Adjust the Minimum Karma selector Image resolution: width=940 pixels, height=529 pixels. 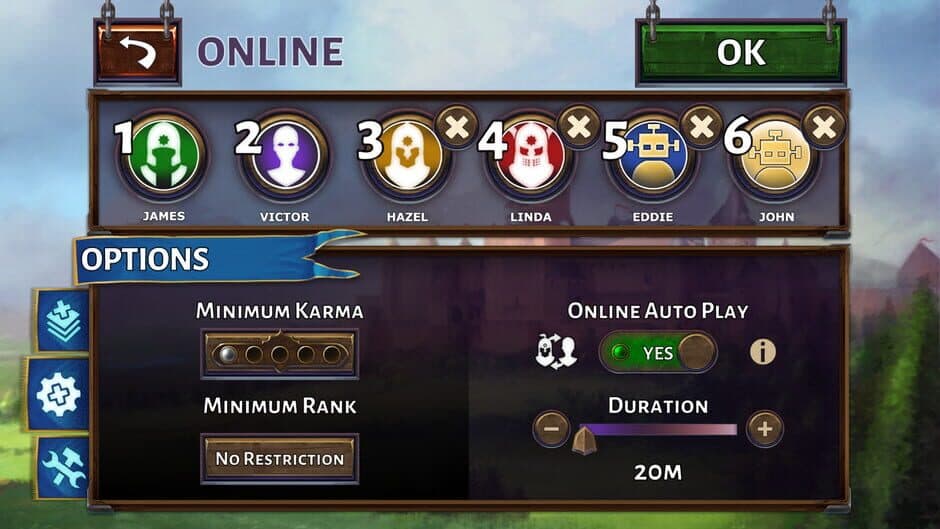[280, 353]
